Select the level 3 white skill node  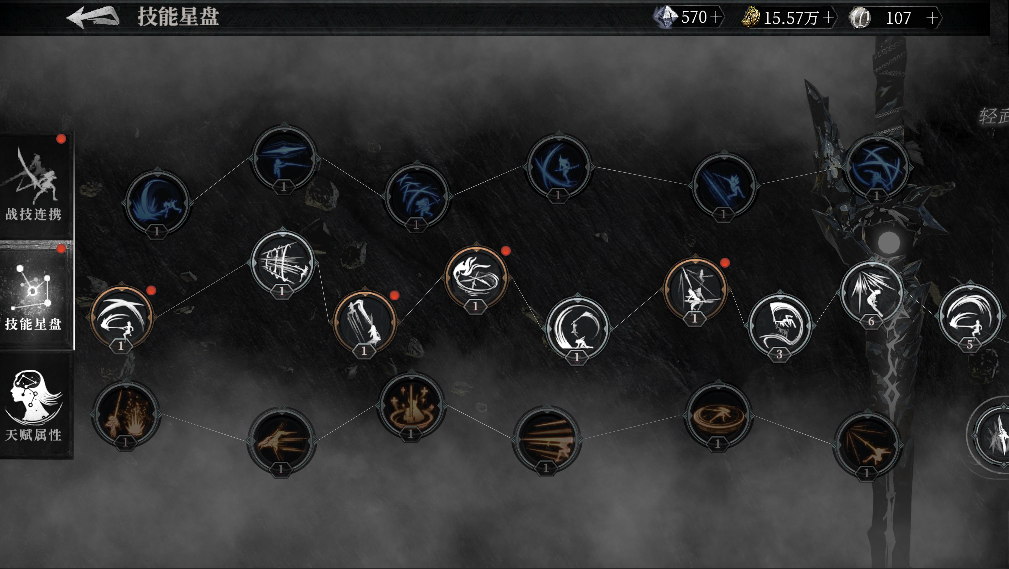(779, 324)
